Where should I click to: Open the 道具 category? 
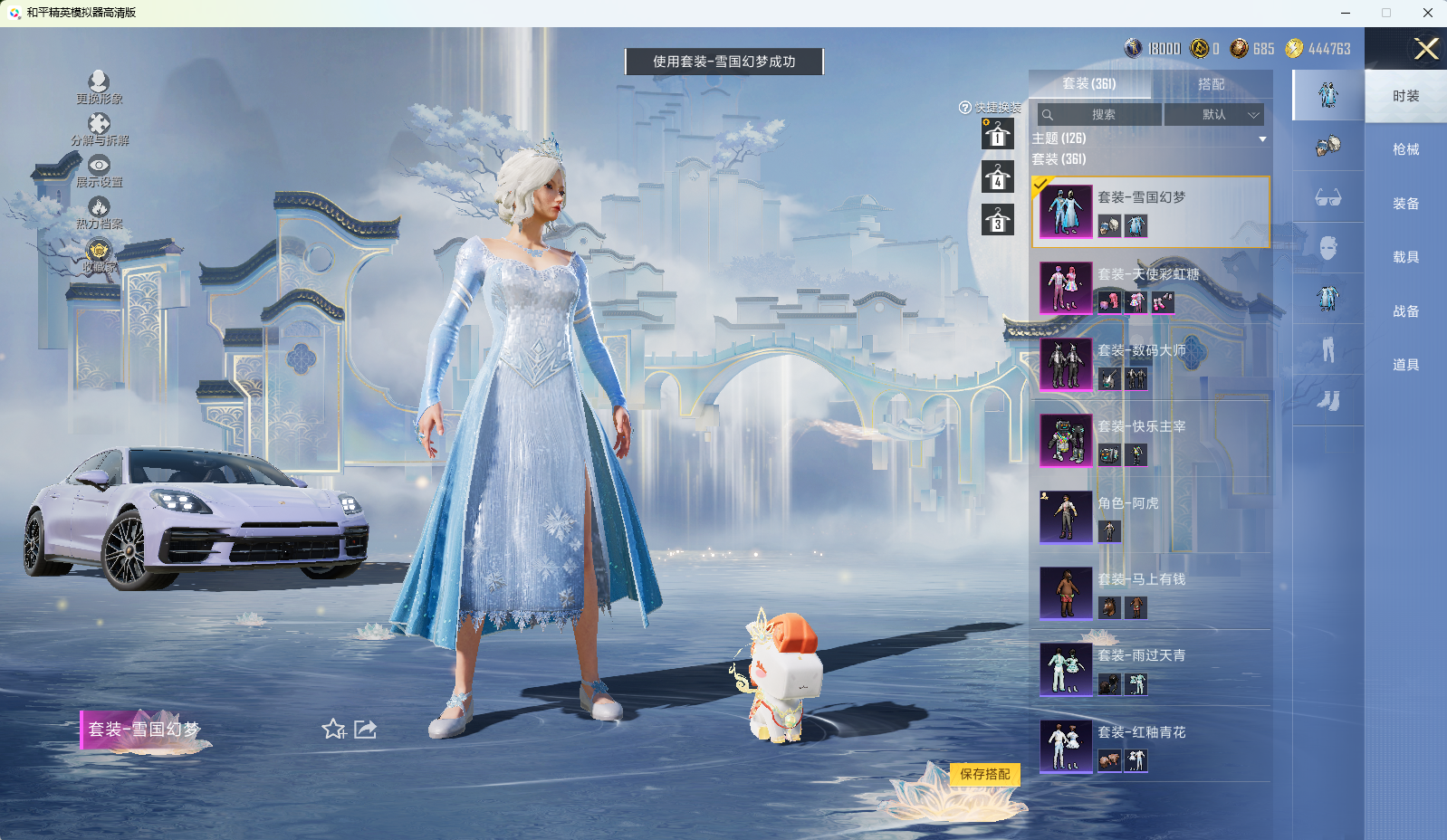(1405, 365)
